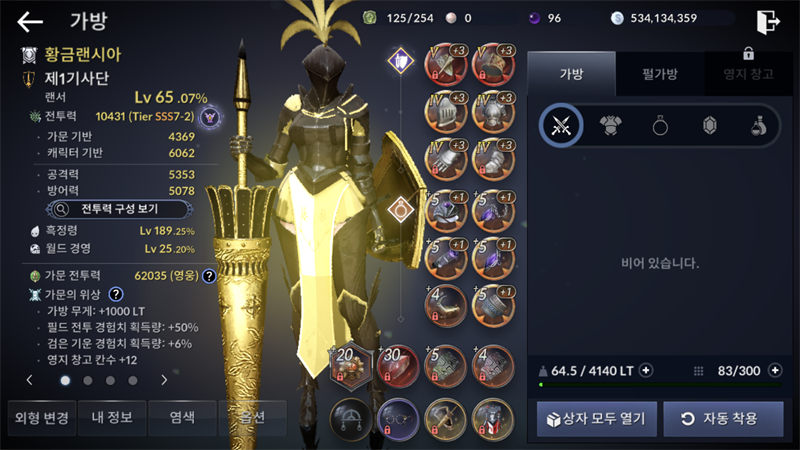The width and height of the screenshot is (800, 450).
Task: Open the locked 영지 창고 tab
Action: point(747,71)
